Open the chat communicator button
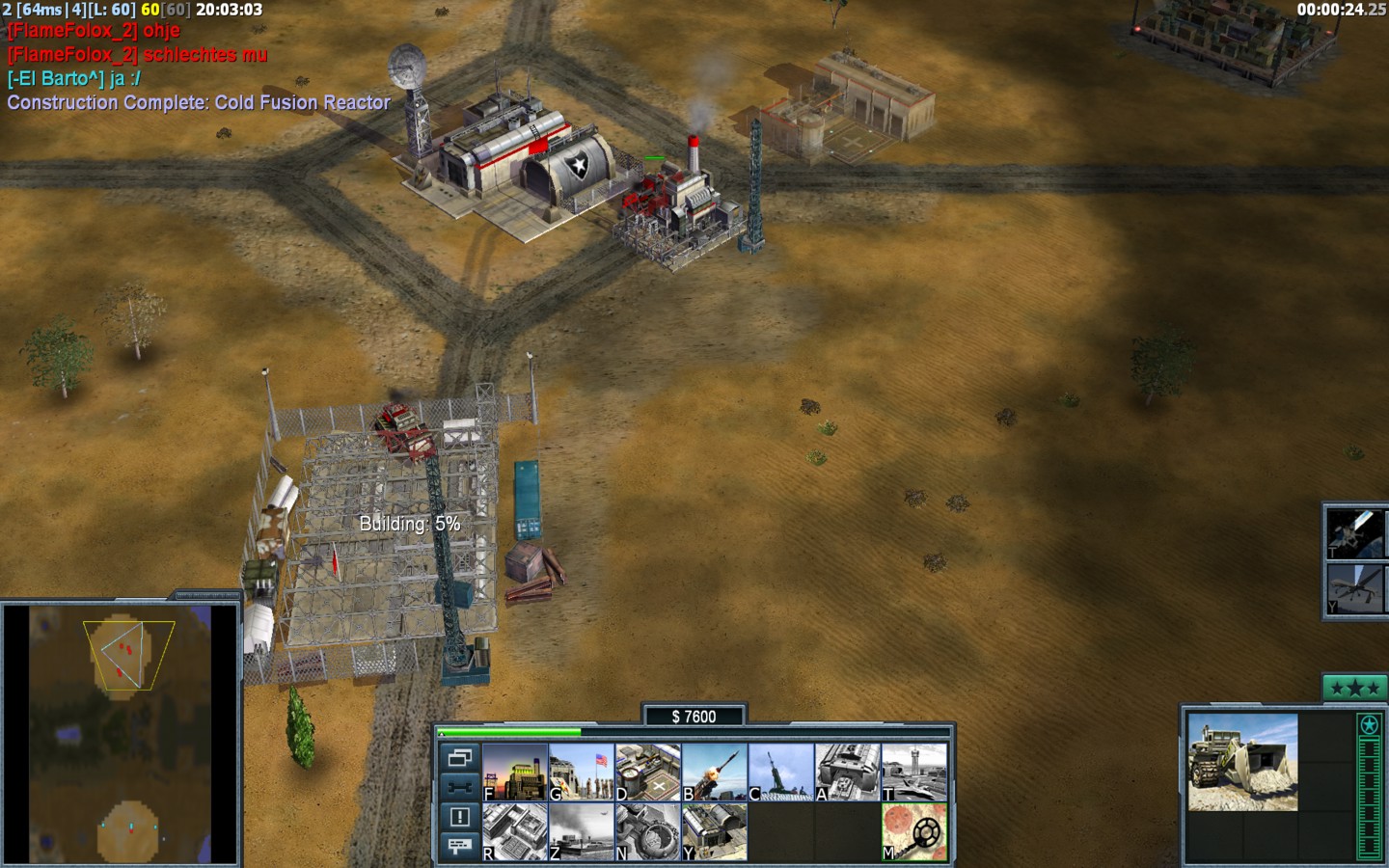 click(x=459, y=846)
